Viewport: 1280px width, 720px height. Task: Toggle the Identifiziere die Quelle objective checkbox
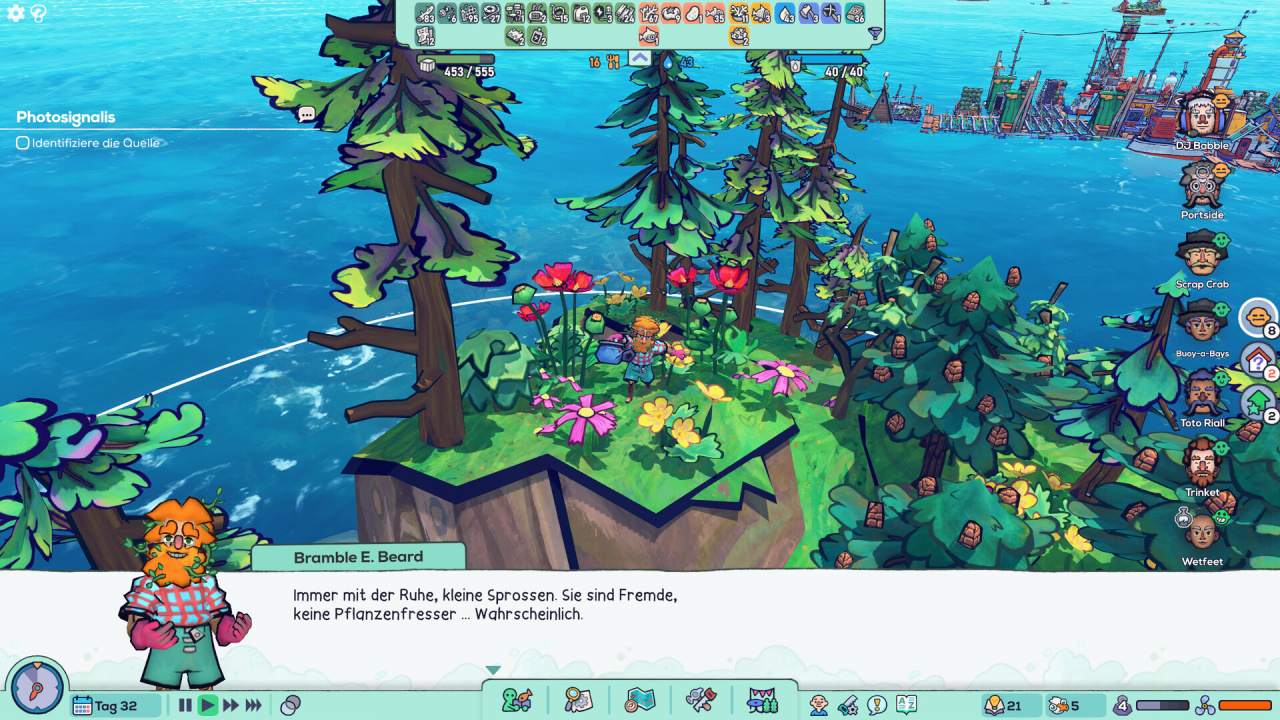point(23,143)
